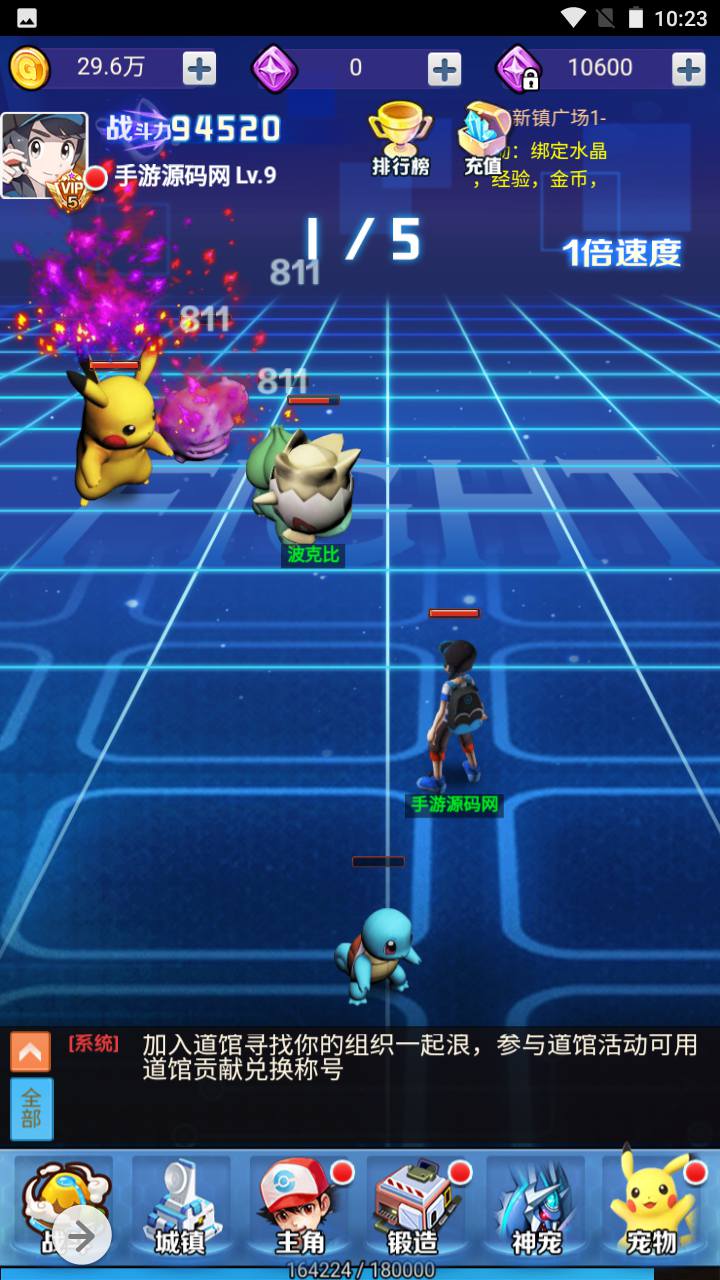
Task: Show the 神宠 legendary pets menu
Action: coord(536,1208)
